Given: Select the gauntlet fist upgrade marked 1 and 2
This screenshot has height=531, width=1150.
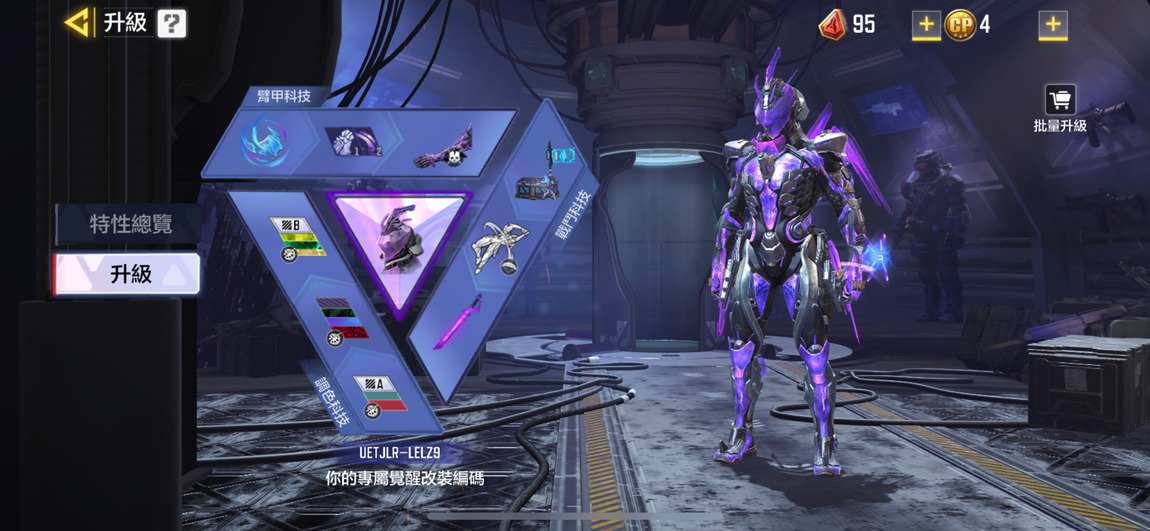Looking at the screenshot, I should pos(356,142).
